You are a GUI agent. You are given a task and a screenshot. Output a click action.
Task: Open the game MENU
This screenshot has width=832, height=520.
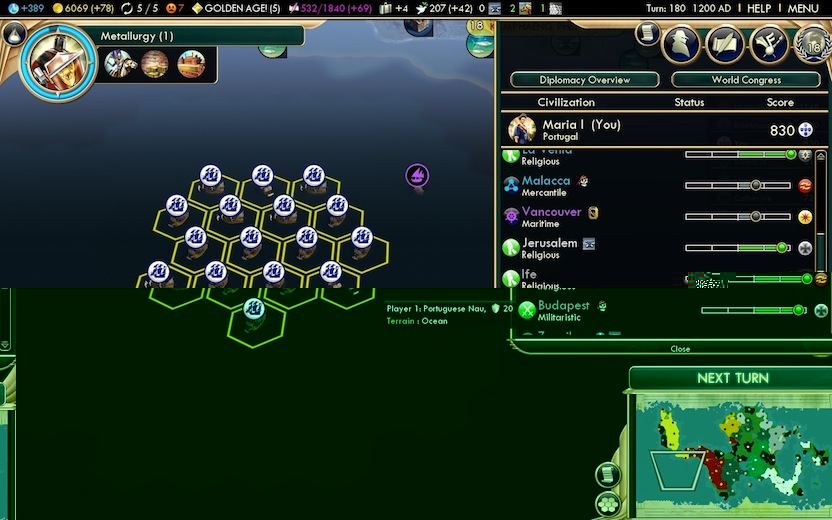coord(803,8)
